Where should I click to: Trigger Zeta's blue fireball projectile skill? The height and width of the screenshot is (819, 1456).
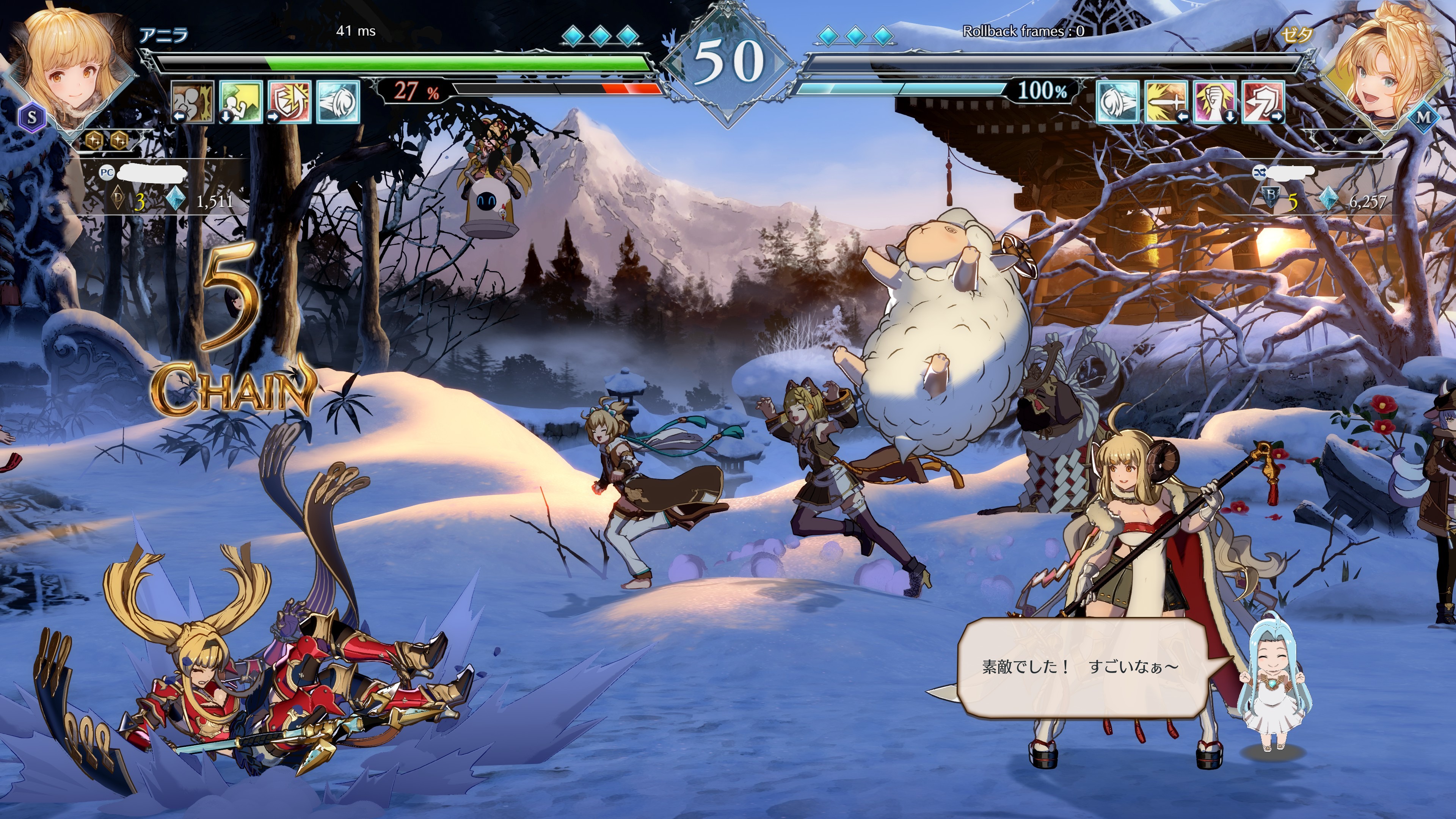click(x=1117, y=102)
